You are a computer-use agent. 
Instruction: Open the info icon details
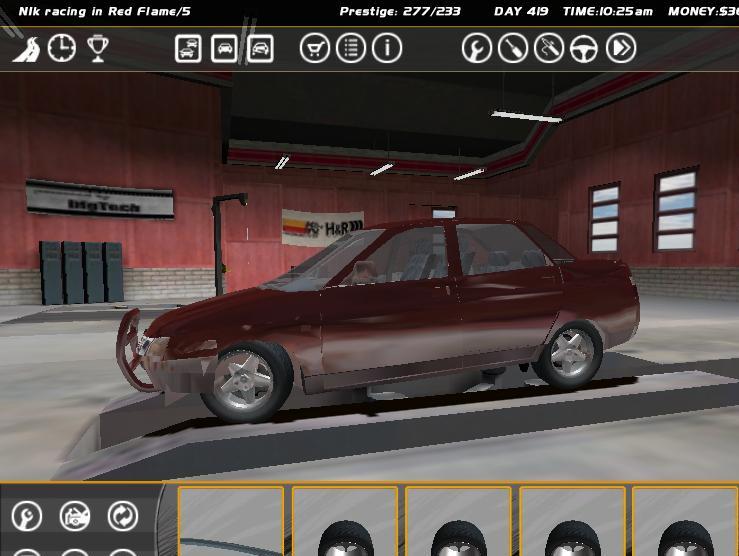pos(387,48)
